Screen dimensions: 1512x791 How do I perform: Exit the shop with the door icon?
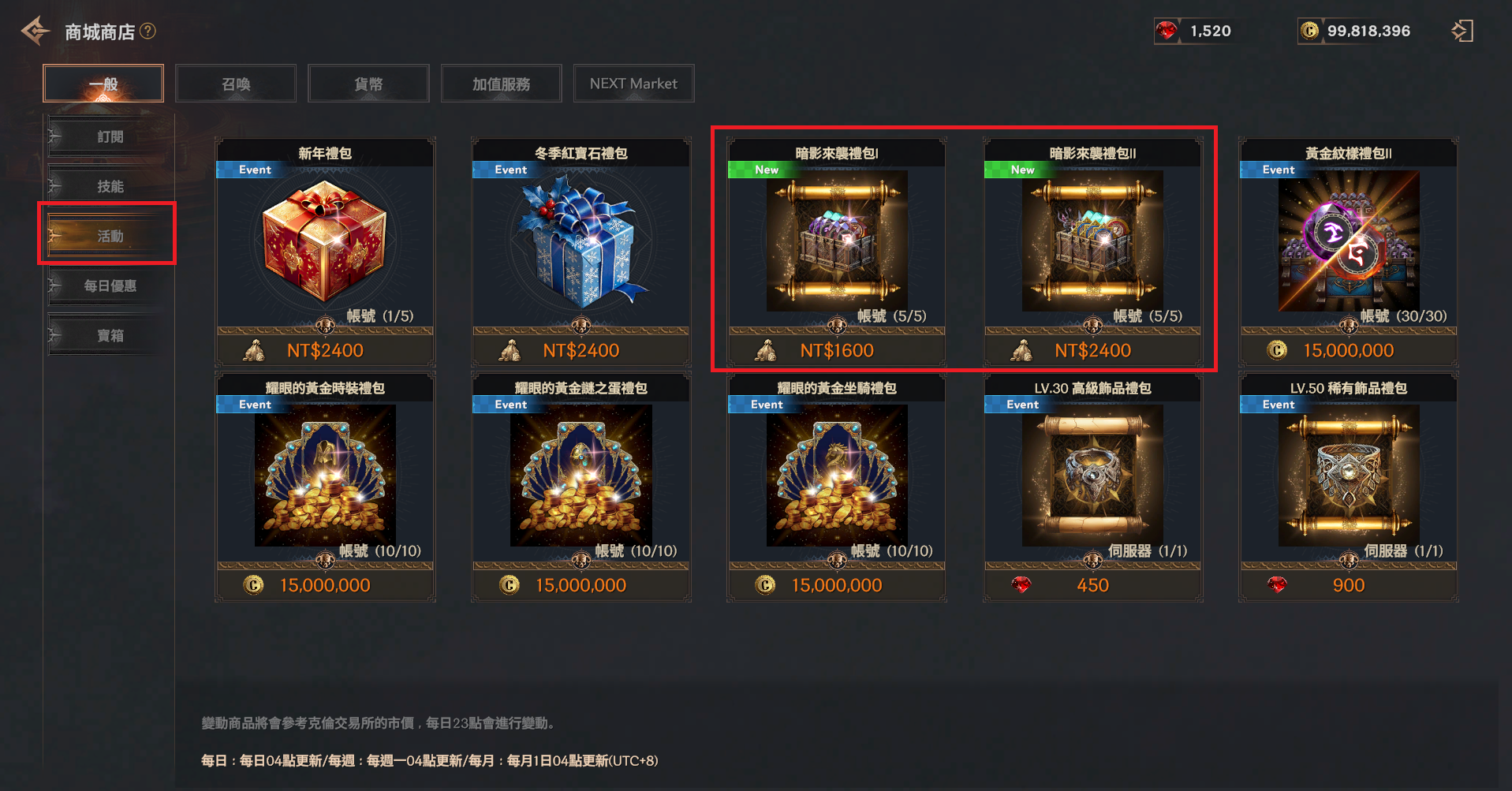click(x=1462, y=31)
